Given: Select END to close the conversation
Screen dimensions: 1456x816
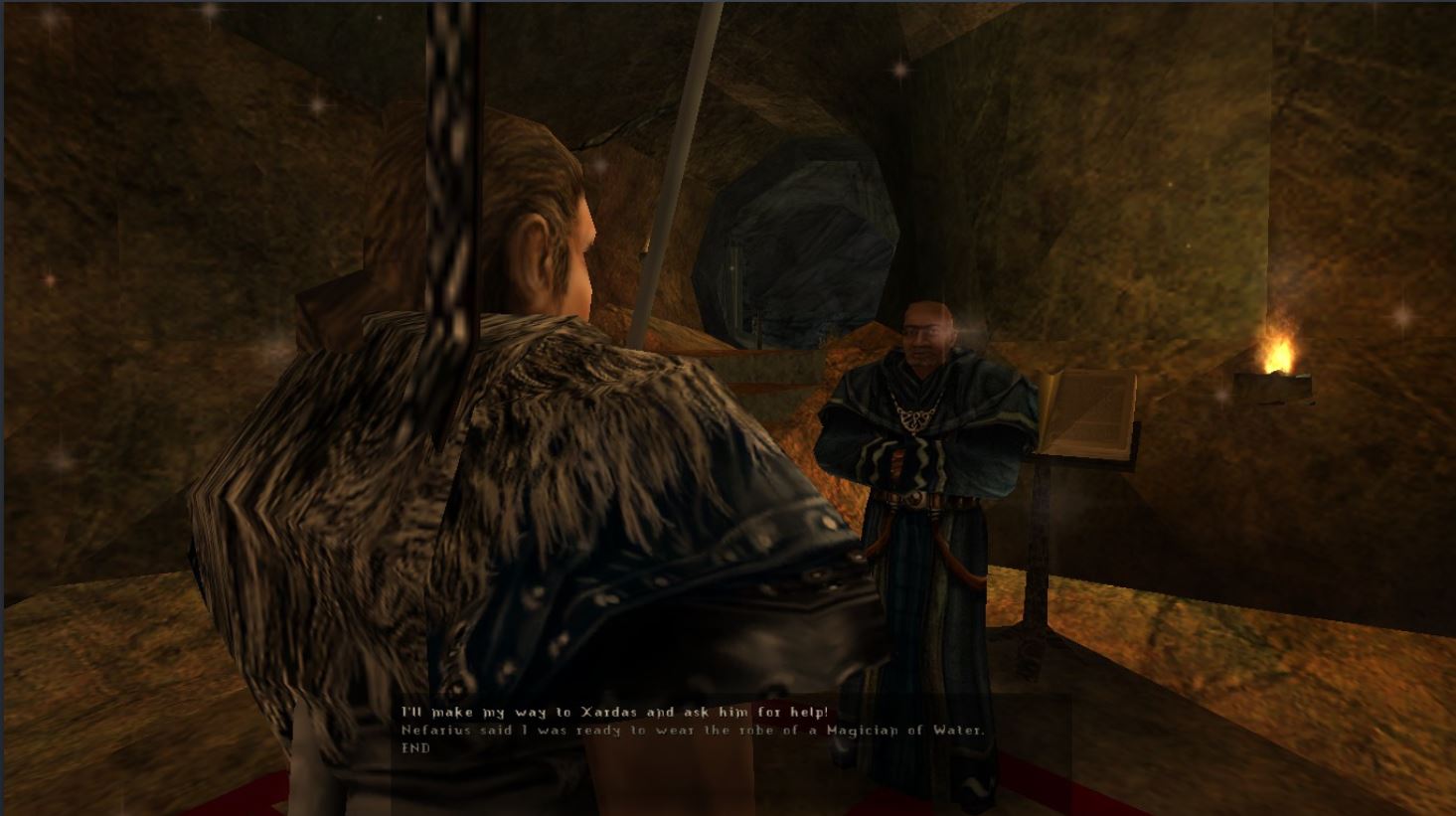Looking at the screenshot, I should [x=415, y=747].
